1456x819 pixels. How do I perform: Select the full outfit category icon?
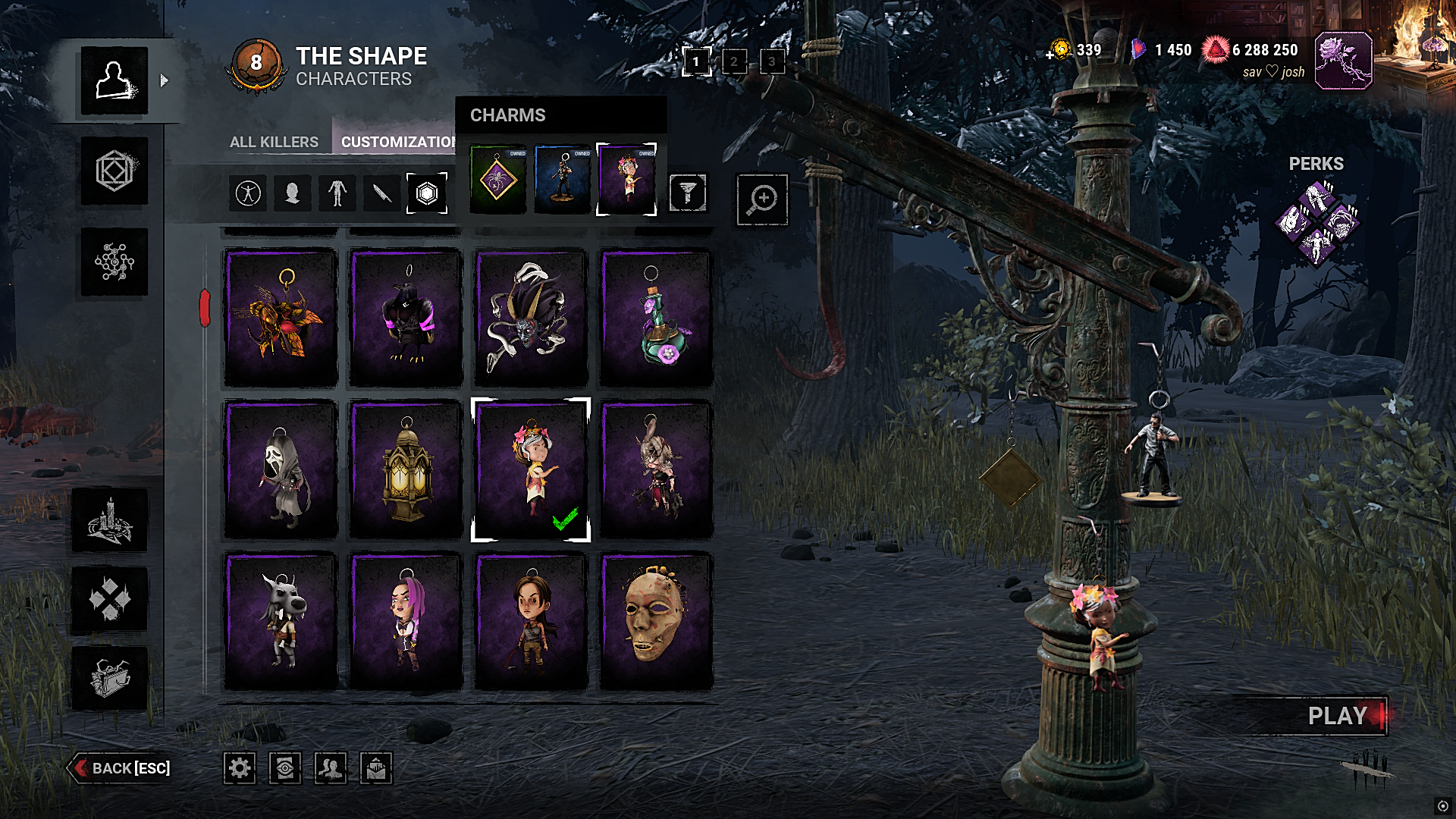pyautogui.click(x=246, y=193)
